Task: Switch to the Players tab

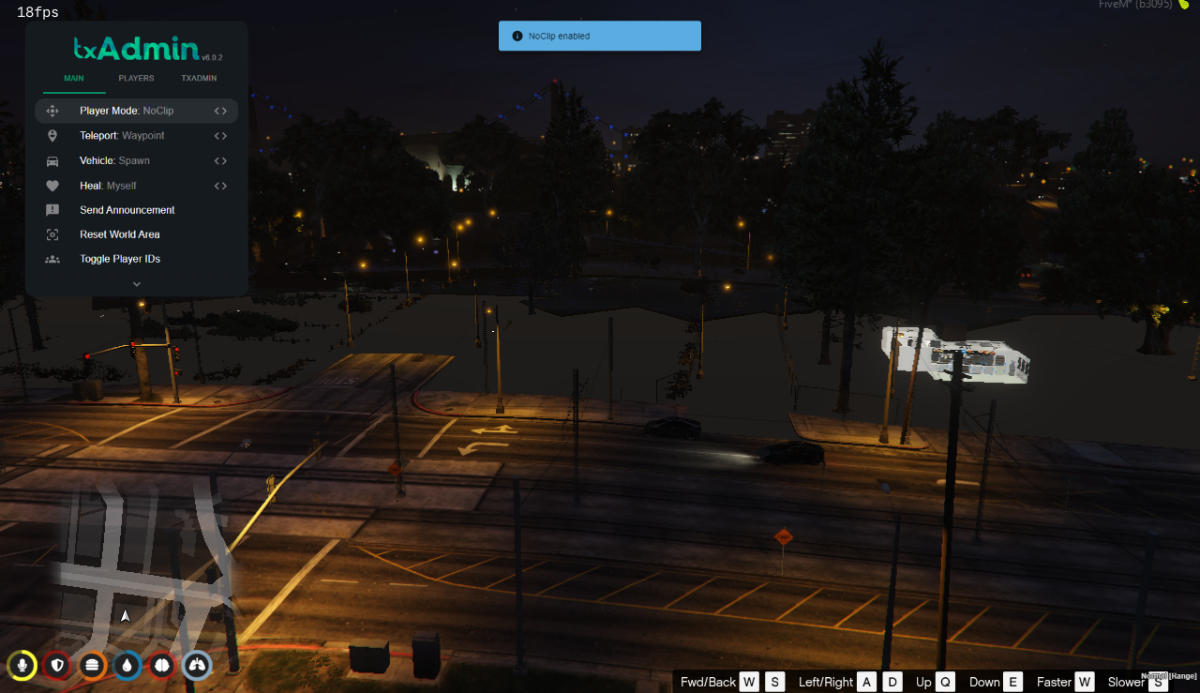Action: point(136,78)
